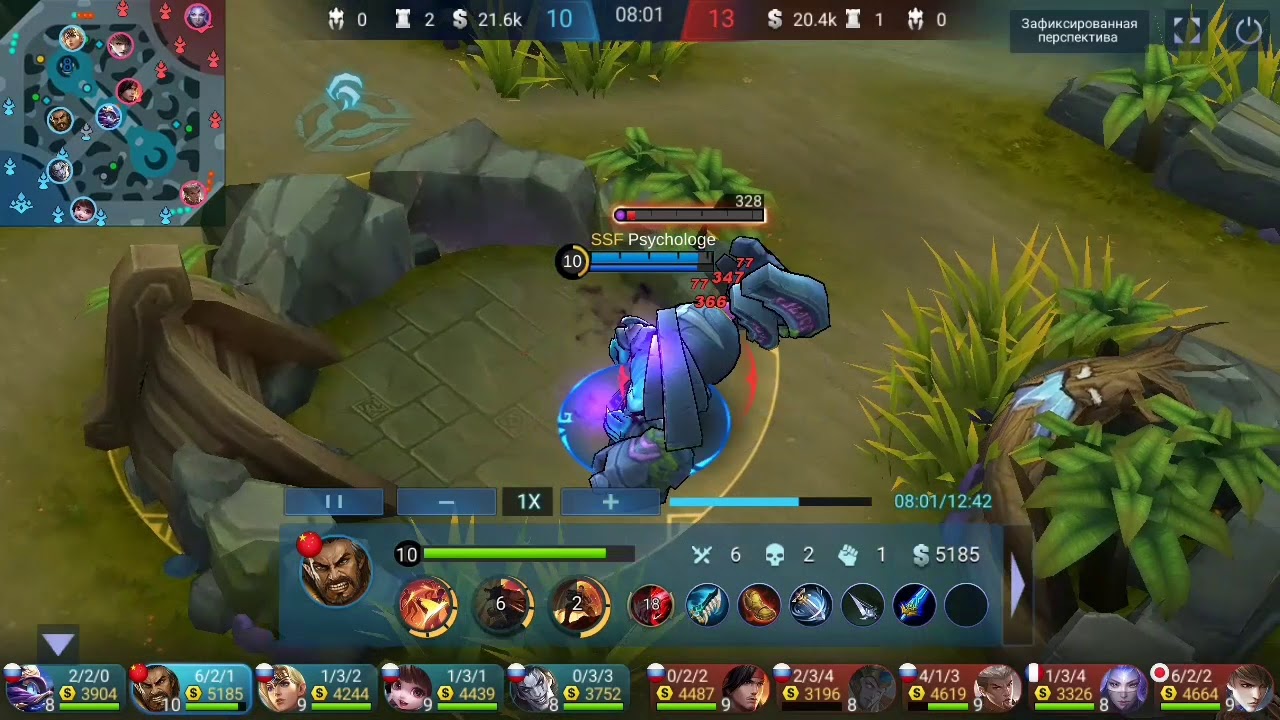Select the player with 6/2/1 and 5185 gold
Viewport: 1280px width, 720px height.
(190, 688)
